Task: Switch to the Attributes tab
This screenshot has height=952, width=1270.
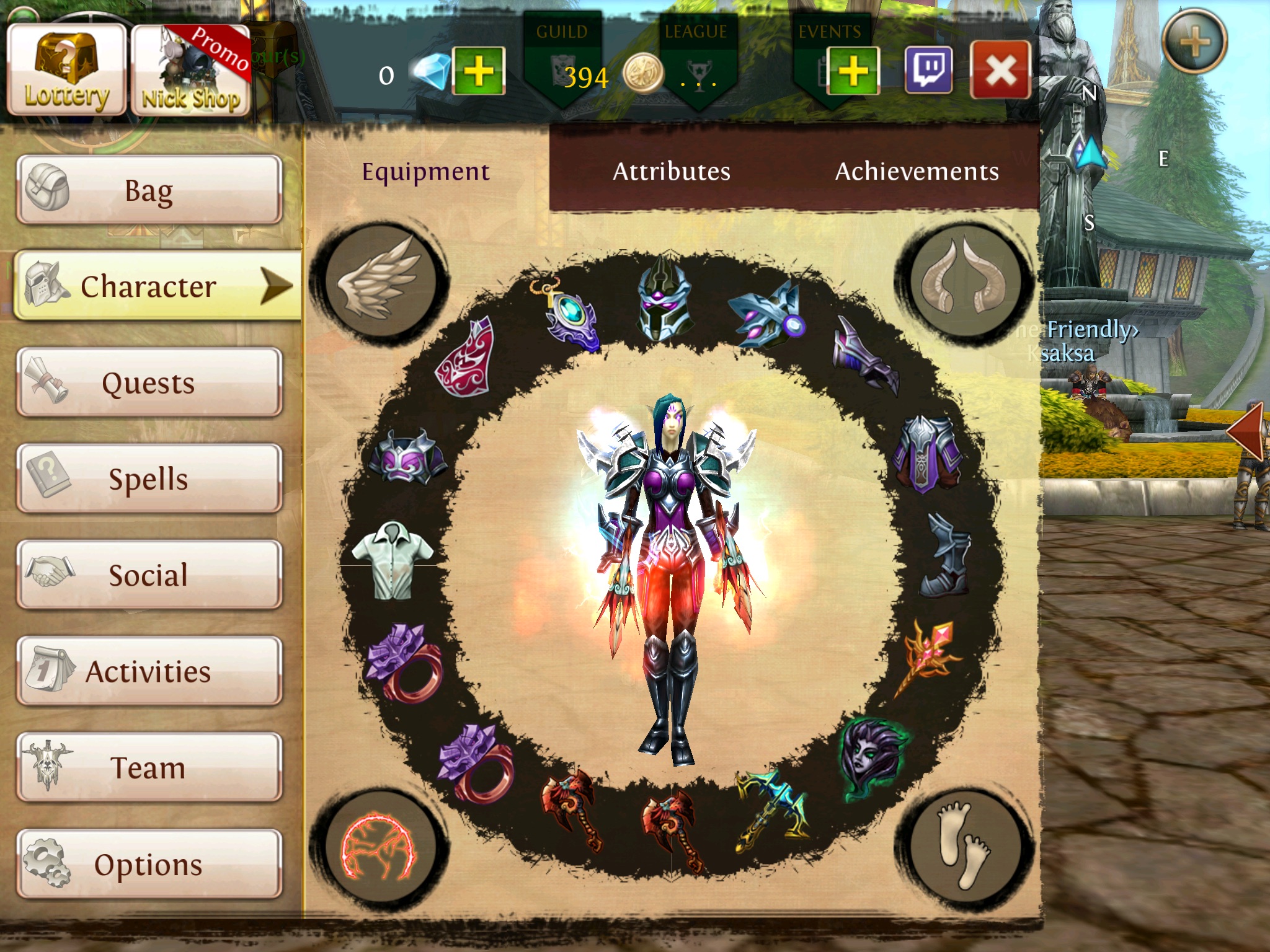Action: 672,171
